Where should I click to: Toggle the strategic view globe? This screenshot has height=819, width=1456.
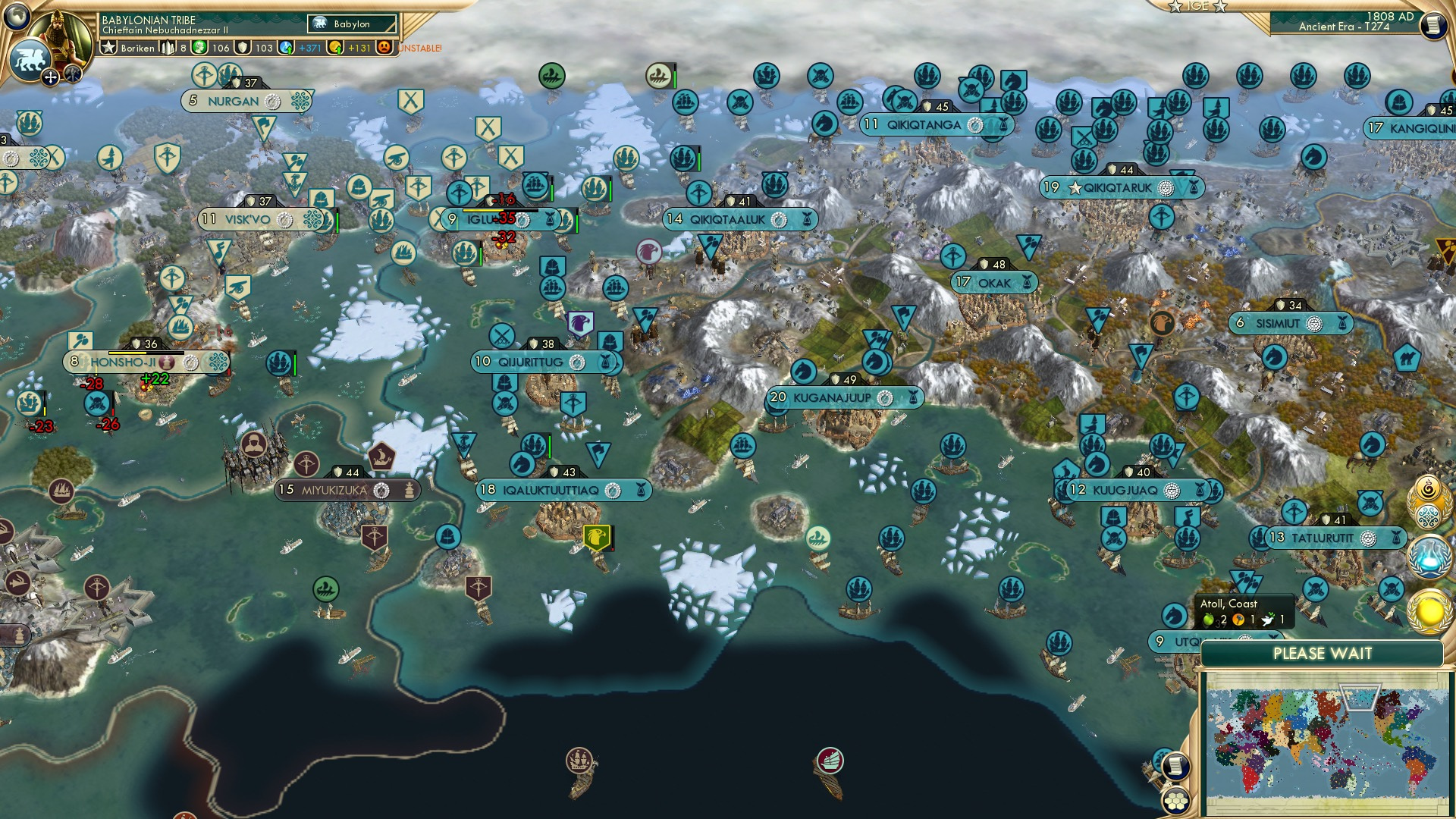(x=15, y=17)
